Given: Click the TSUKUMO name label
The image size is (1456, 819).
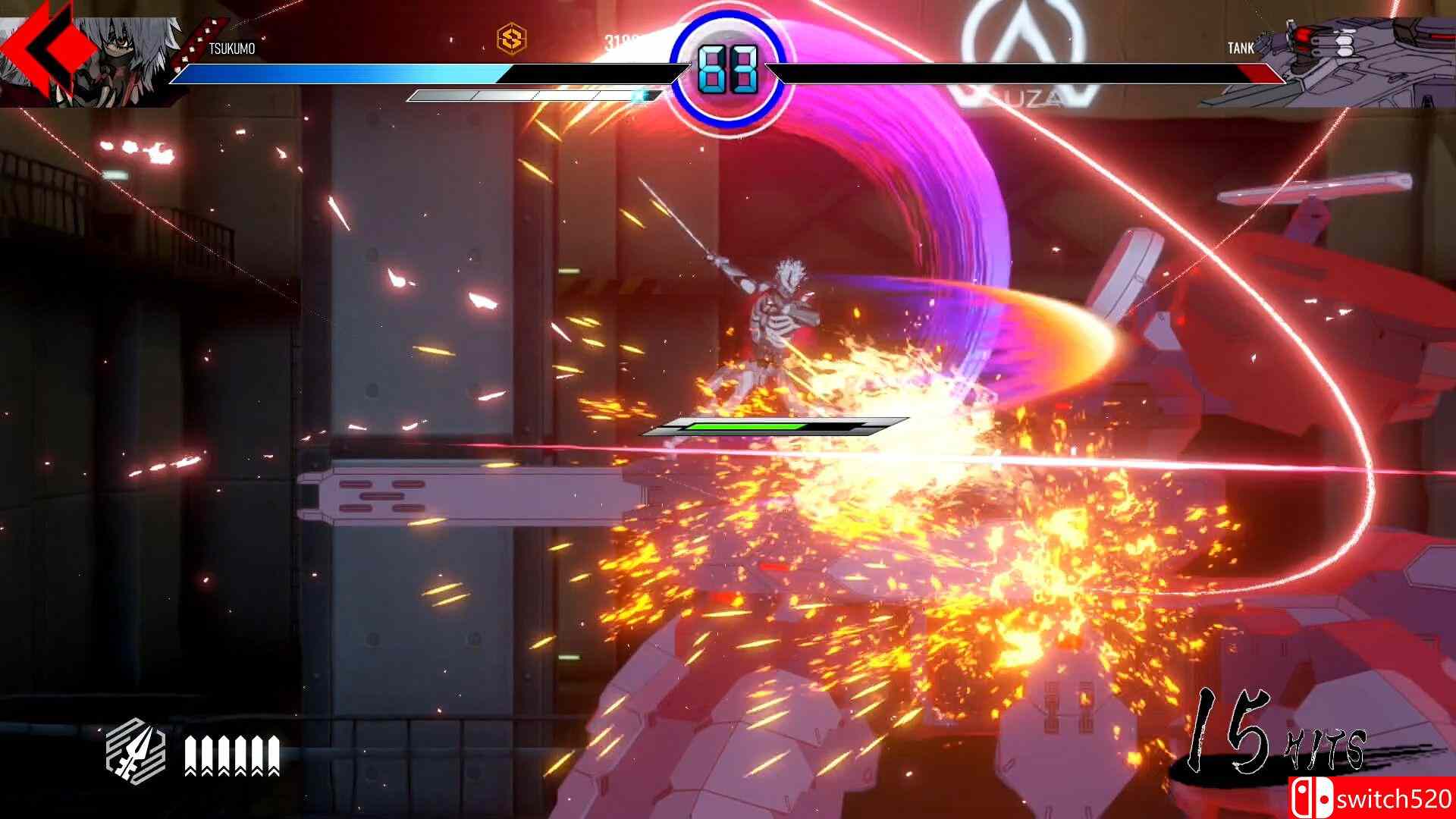Looking at the screenshot, I should [x=232, y=47].
